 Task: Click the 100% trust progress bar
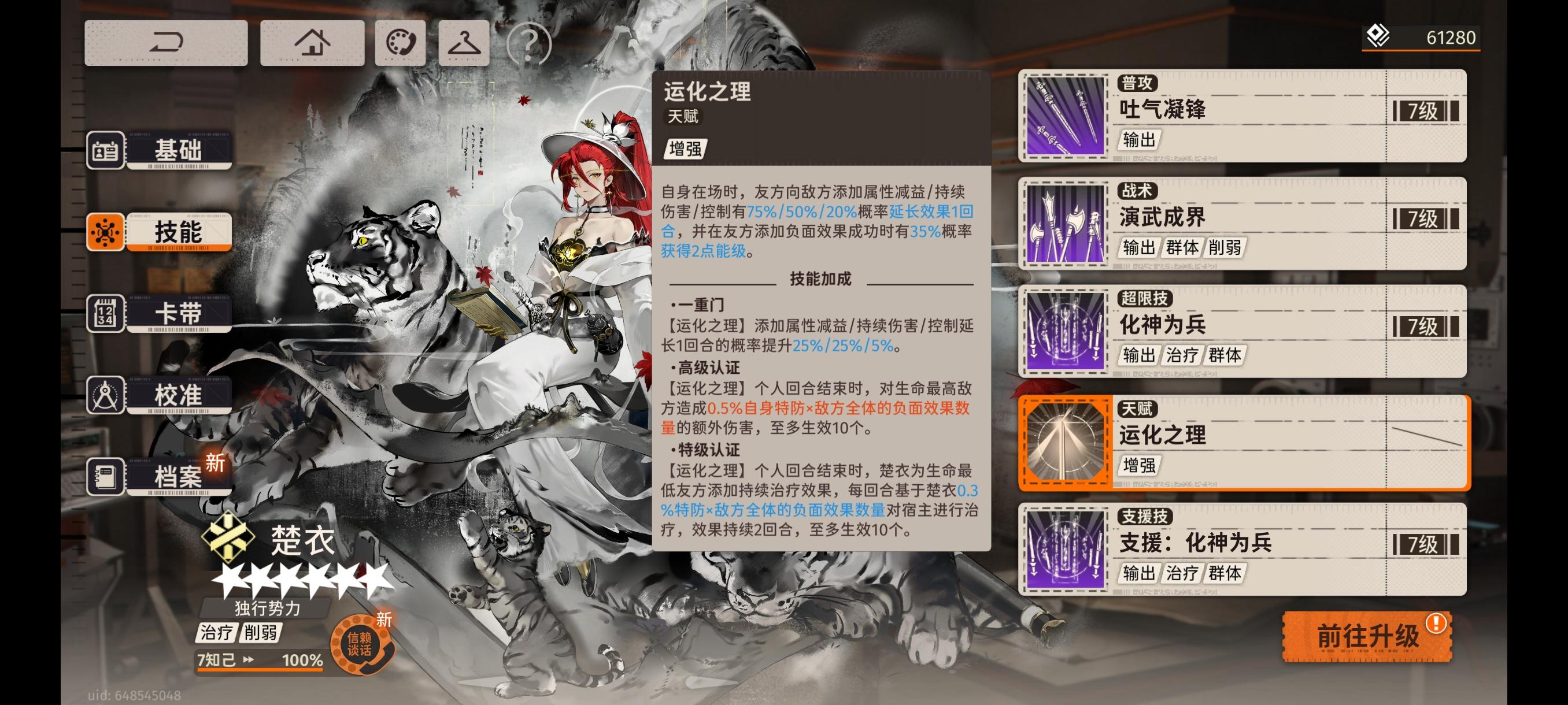pyautogui.click(x=258, y=660)
